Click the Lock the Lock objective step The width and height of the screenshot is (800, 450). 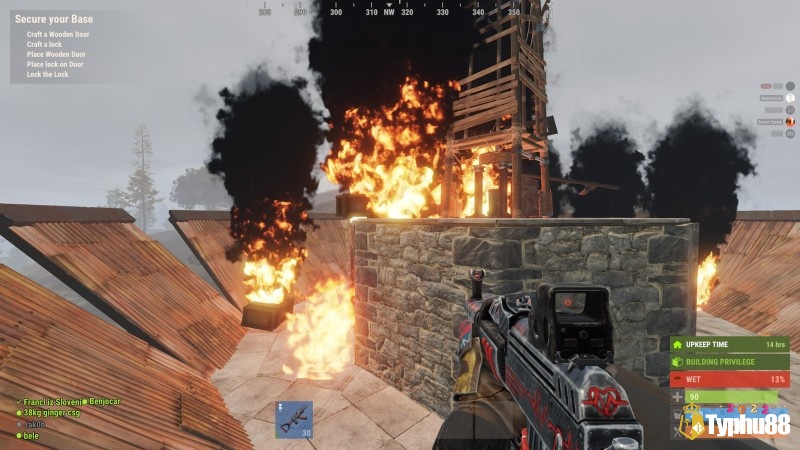[x=48, y=74]
